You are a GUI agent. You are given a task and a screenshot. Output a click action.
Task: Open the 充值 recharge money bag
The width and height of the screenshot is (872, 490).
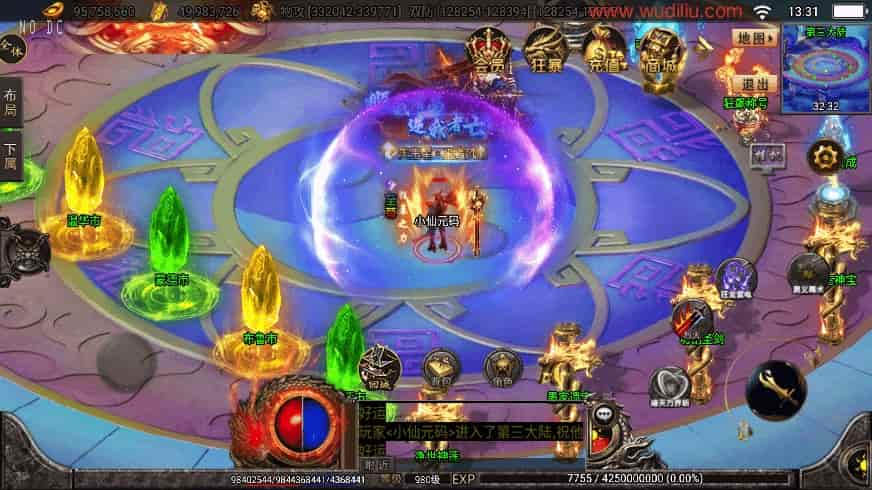(604, 50)
